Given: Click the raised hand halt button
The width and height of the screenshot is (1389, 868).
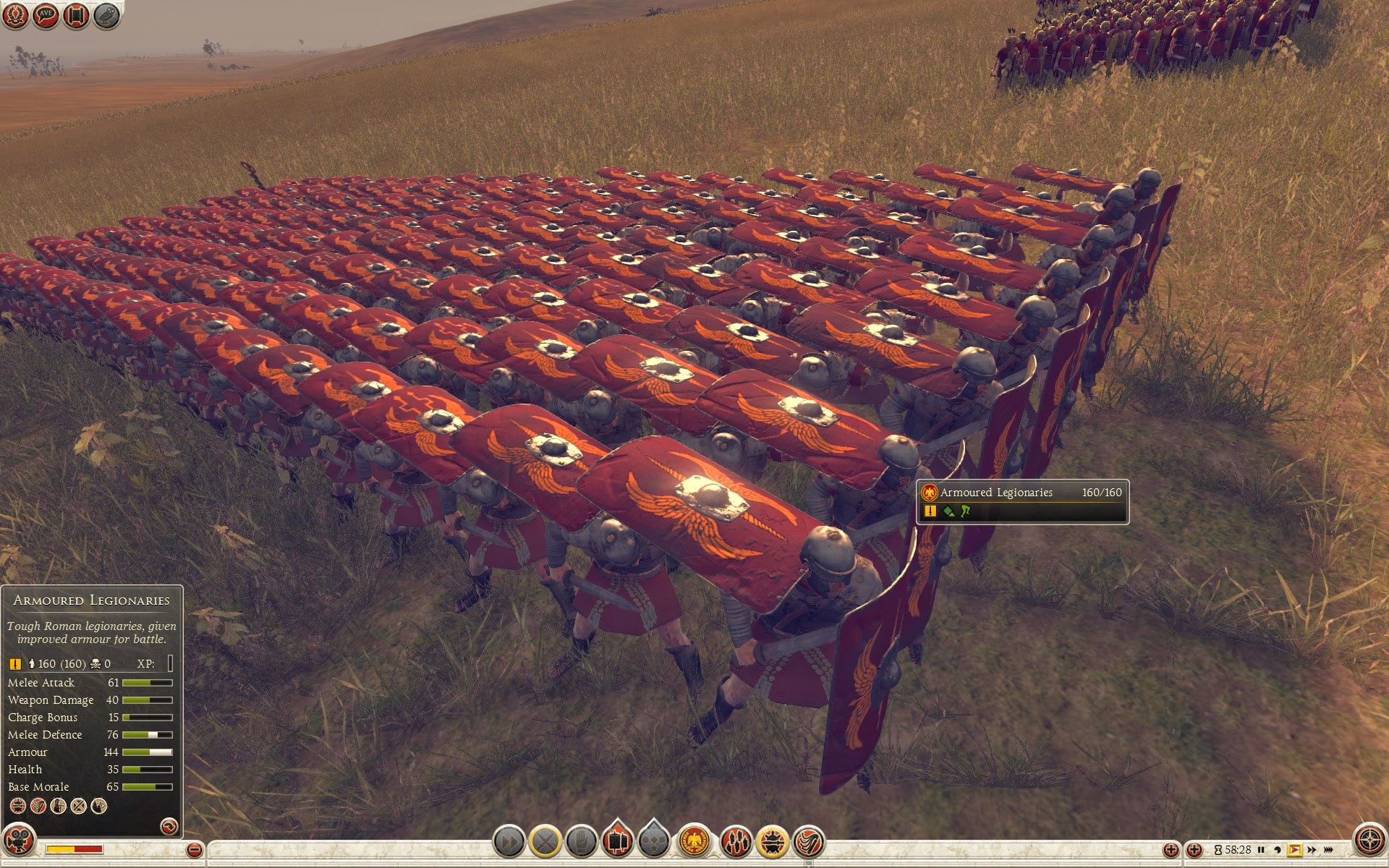Looking at the screenshot, I should tap(581, 842).
